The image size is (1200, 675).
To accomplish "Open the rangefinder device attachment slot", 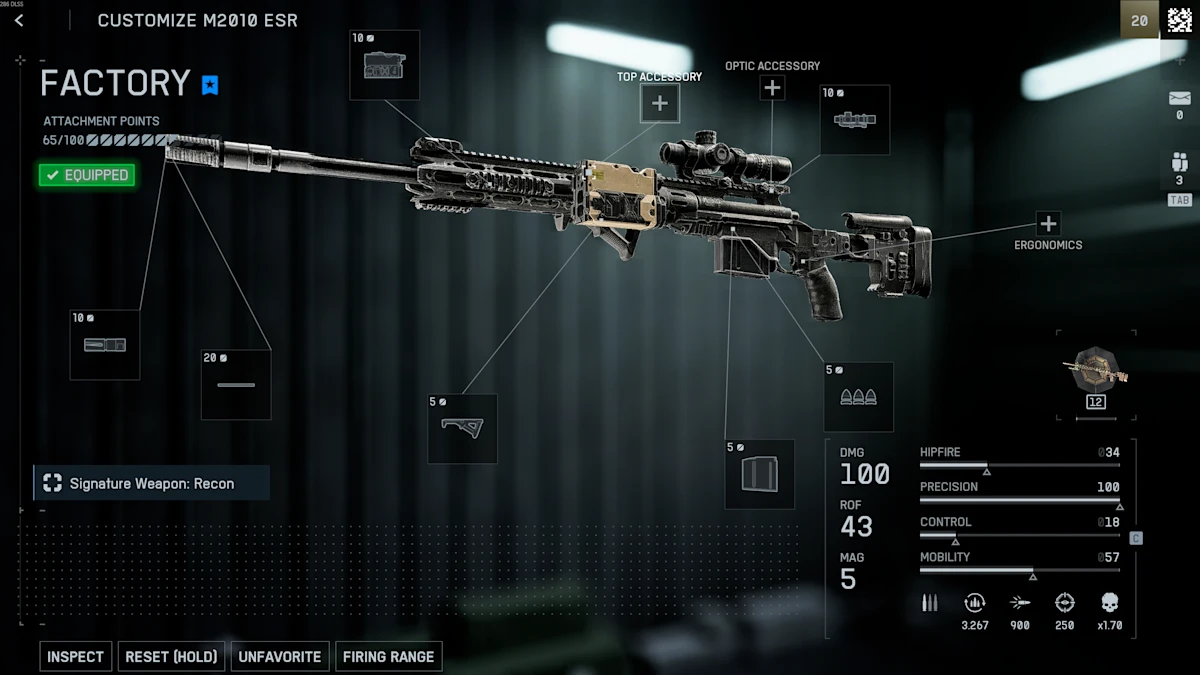I will pyautogui.click(x=384, y=65).
